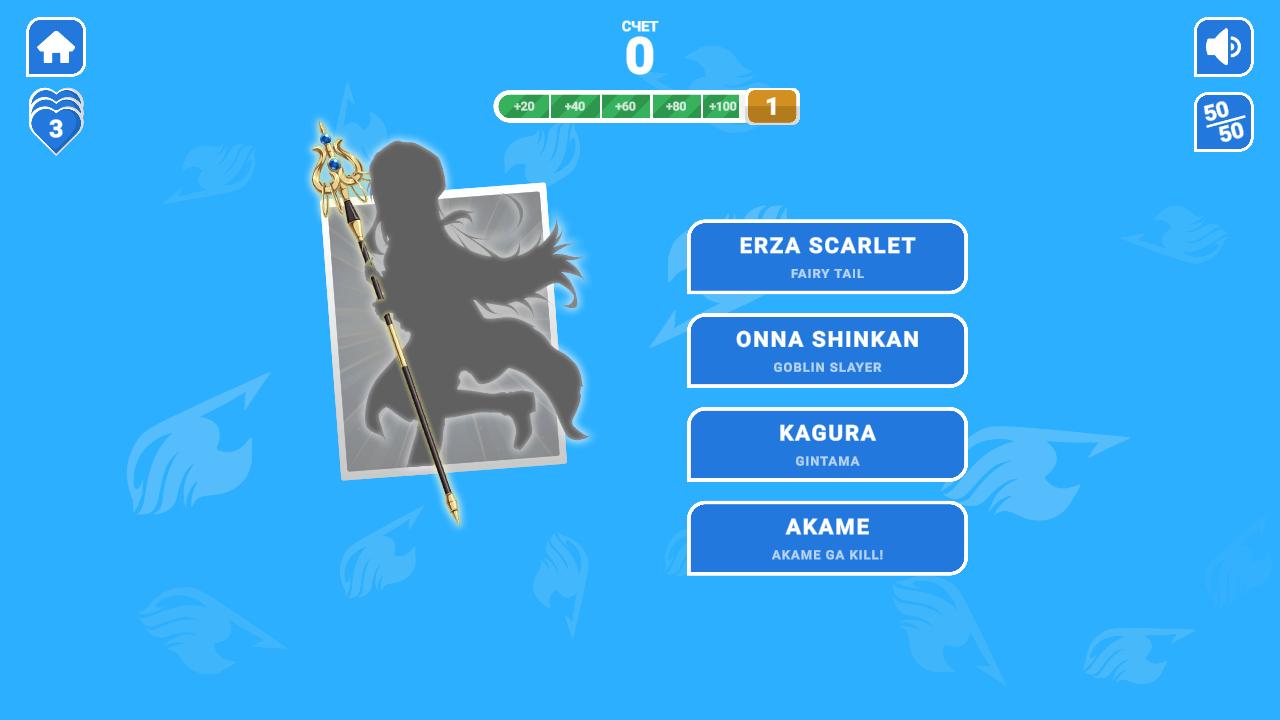This screenshot has height=720, width=1280.
Task: Choose Onna Shinkan as your answer
Action: click(x=827, y=350)
